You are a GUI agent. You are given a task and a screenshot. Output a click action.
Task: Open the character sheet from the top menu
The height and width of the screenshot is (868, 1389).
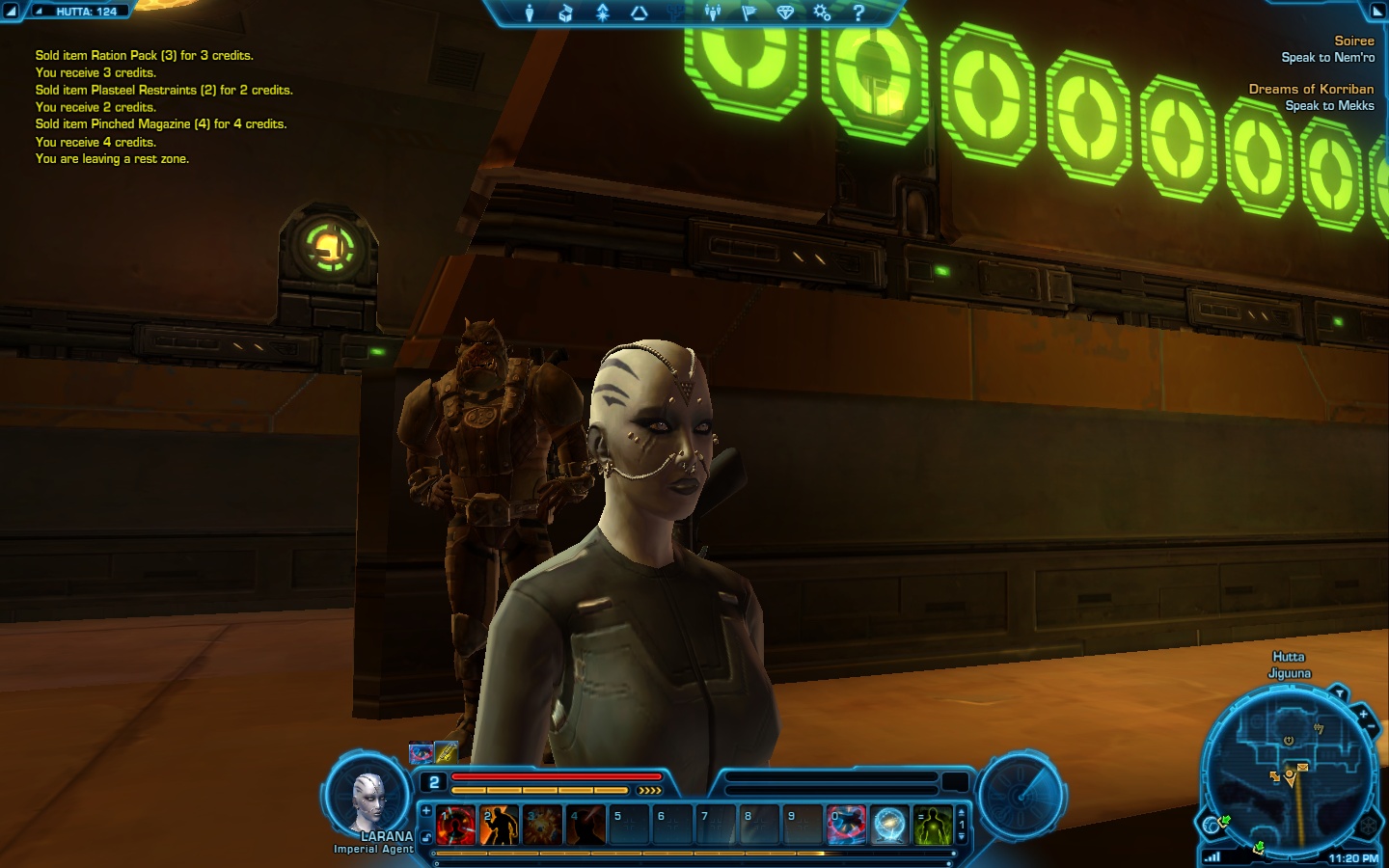(529, 13)
